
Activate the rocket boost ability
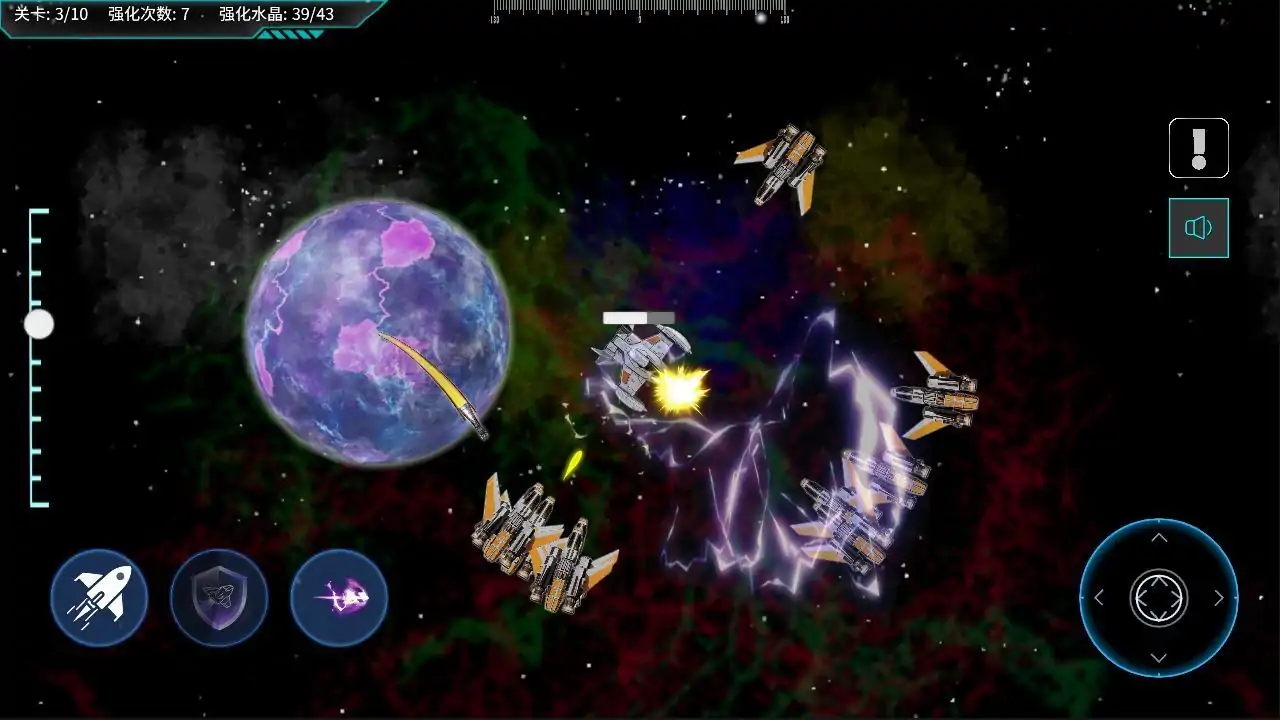[99, 598]
